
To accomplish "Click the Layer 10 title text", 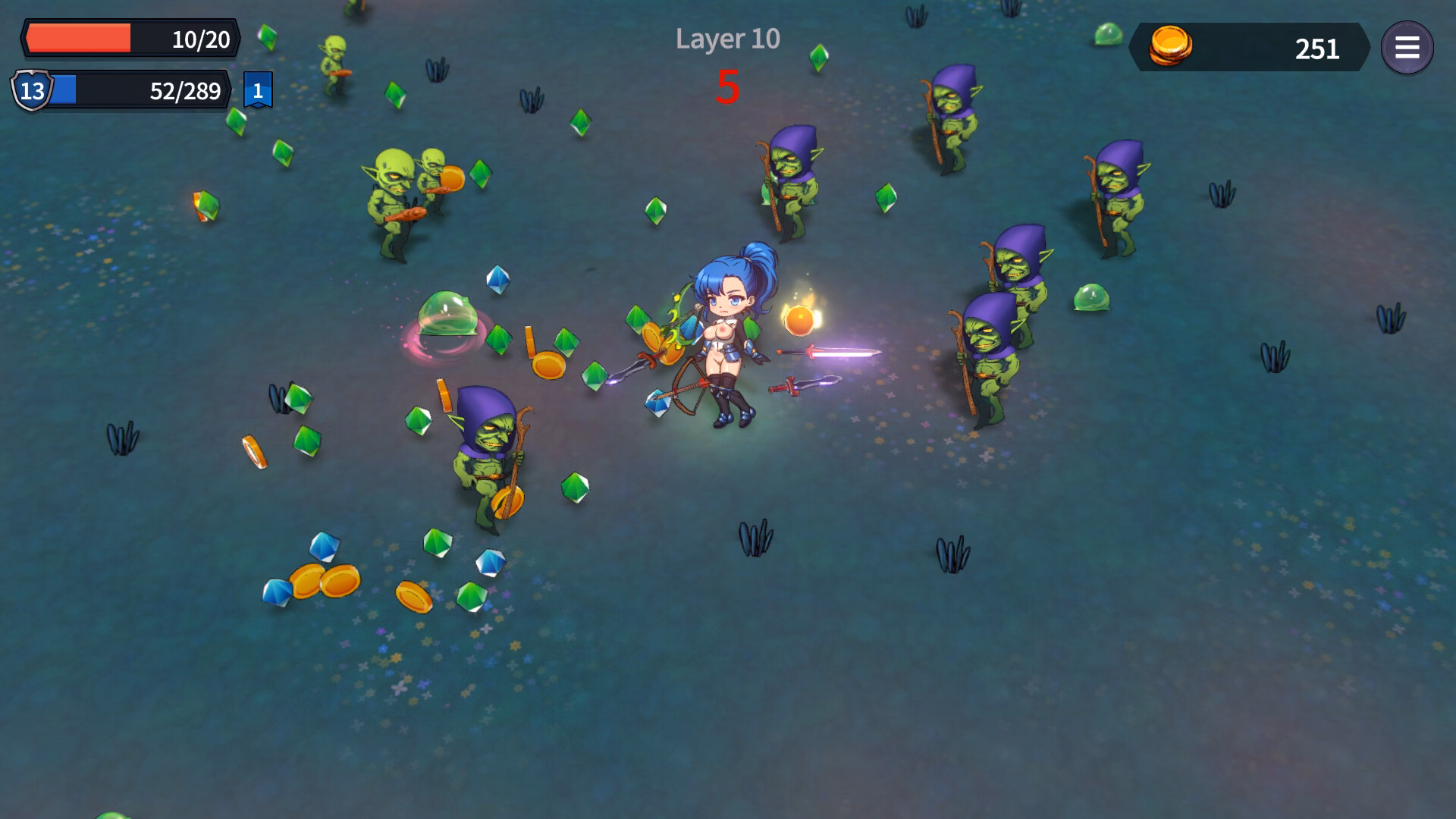I will point(726,39).
